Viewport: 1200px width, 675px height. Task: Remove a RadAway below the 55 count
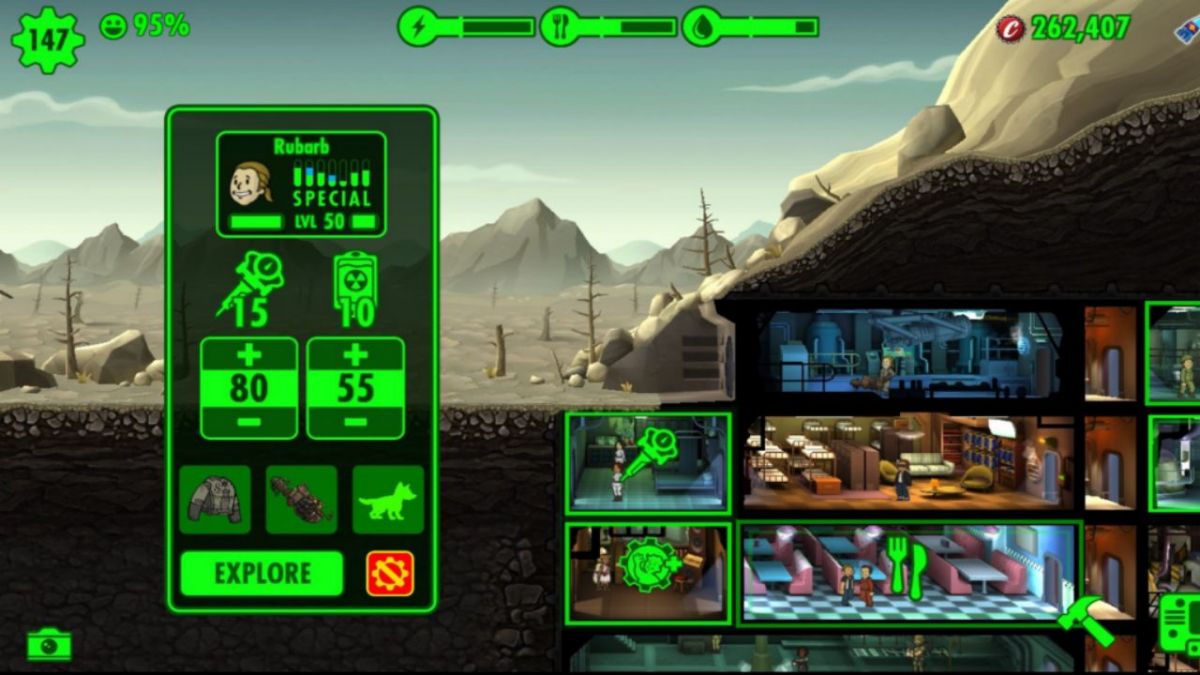pyautogui.click(x=355, y=422)
